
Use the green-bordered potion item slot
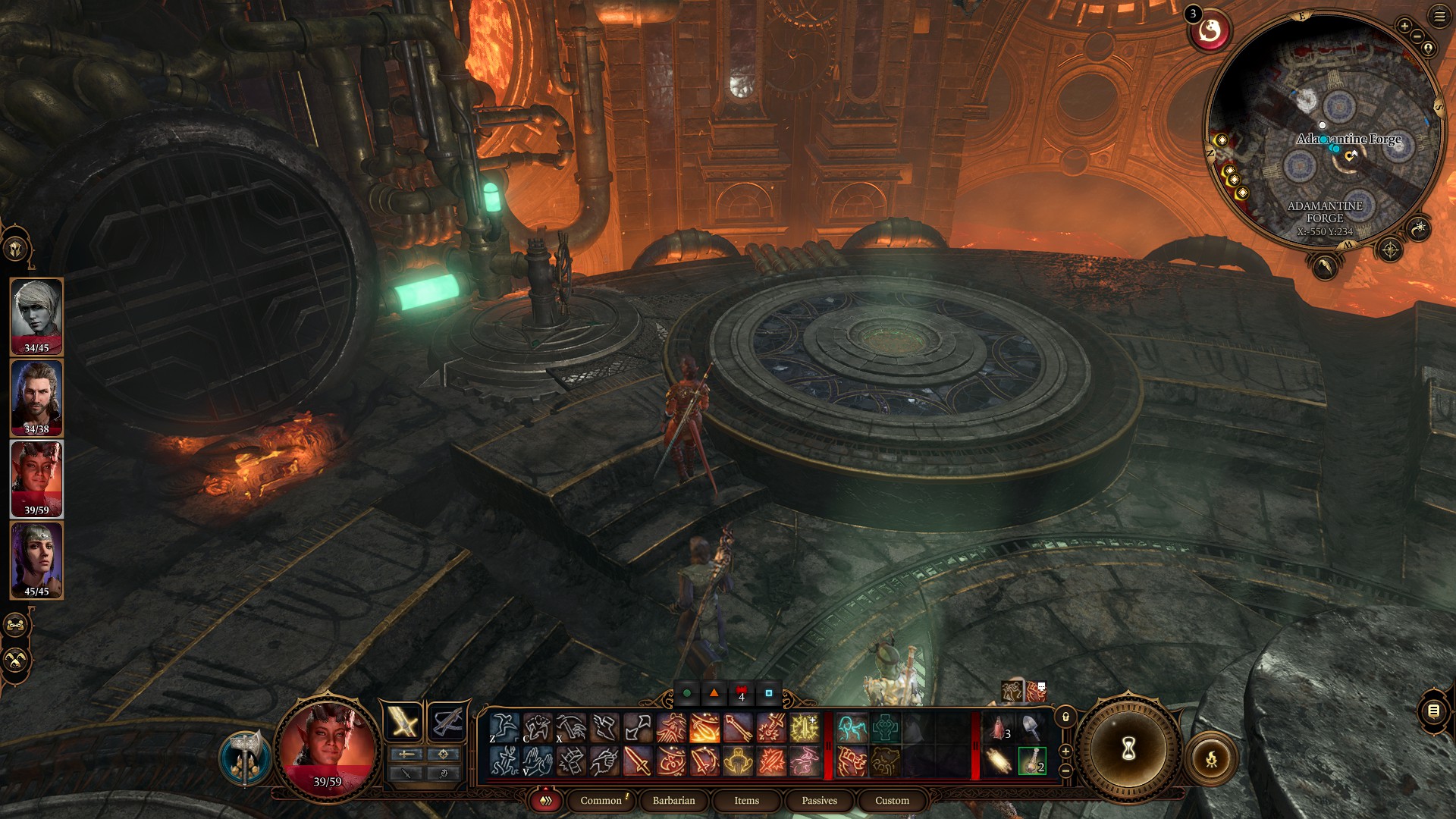coord(1031,761)
